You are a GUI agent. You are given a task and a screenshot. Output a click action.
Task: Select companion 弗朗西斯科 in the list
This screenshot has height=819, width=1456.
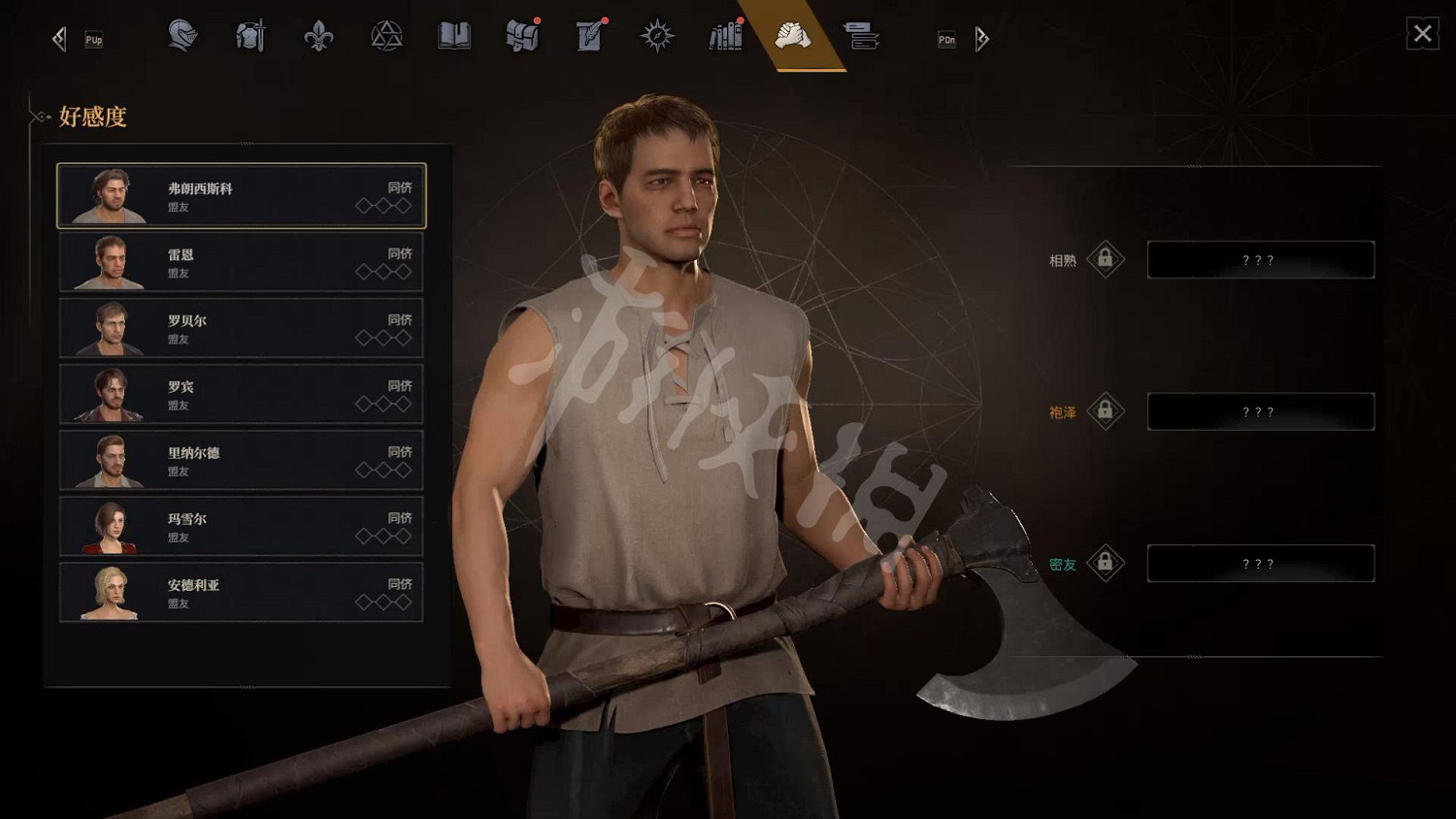242,196
